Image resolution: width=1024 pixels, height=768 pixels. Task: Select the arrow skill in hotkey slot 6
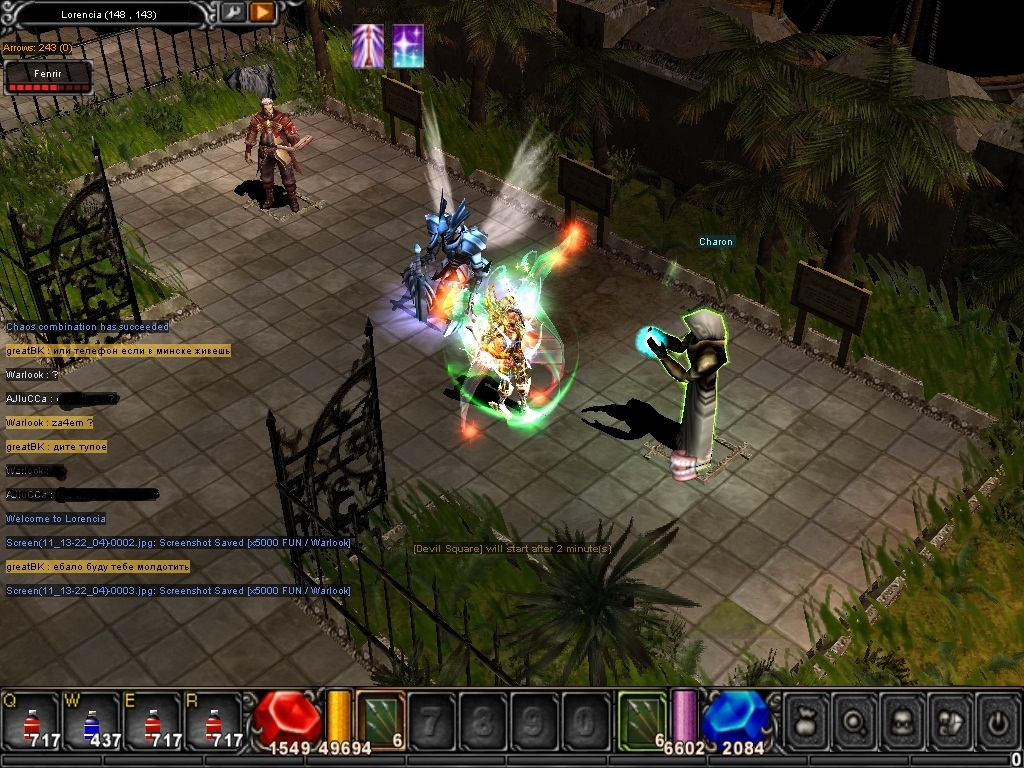(380, 720)
